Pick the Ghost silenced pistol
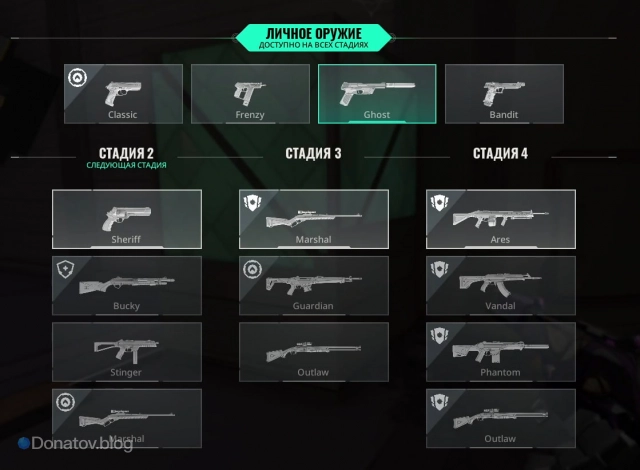 click(377, 94)
